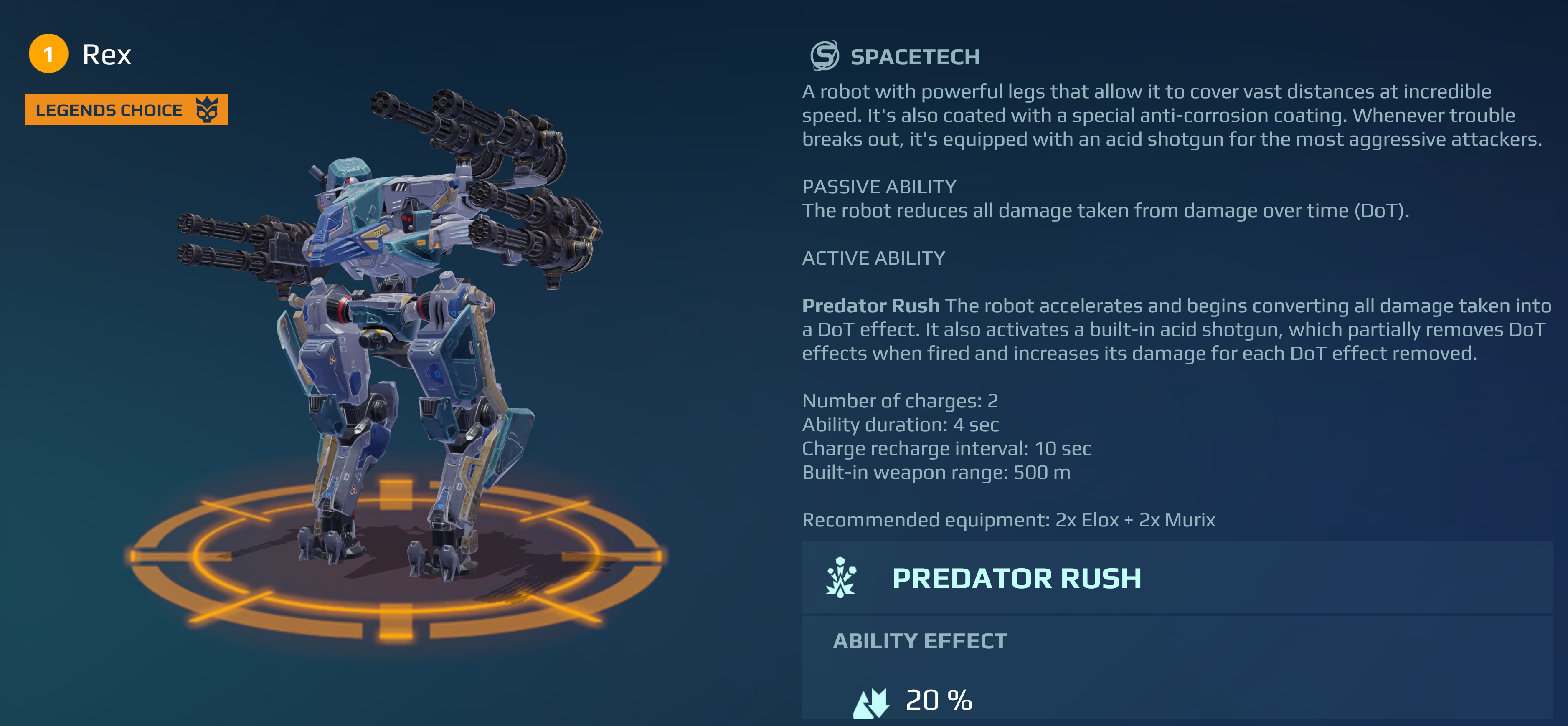The width and height of the screenshot is (1568, 726).
Task: Click the Legends Choice badge
Action: tap(126, 110)
